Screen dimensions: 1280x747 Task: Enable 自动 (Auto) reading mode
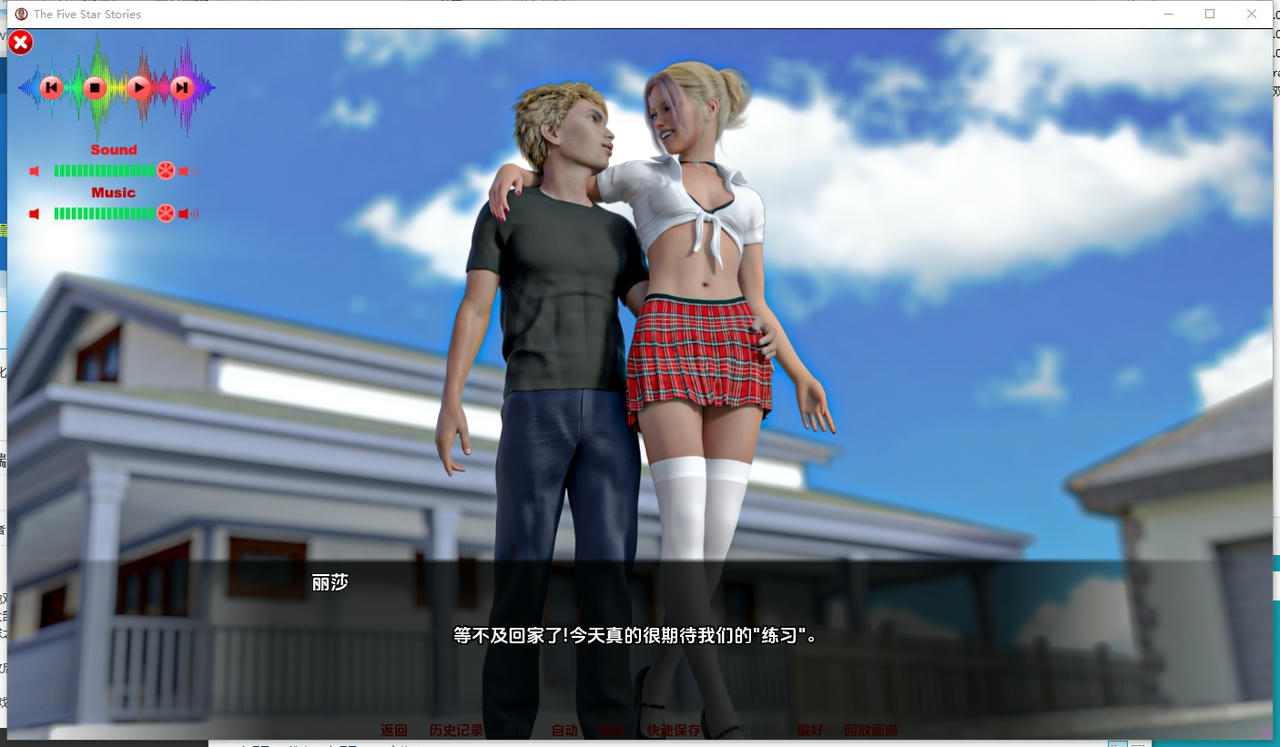565,730
